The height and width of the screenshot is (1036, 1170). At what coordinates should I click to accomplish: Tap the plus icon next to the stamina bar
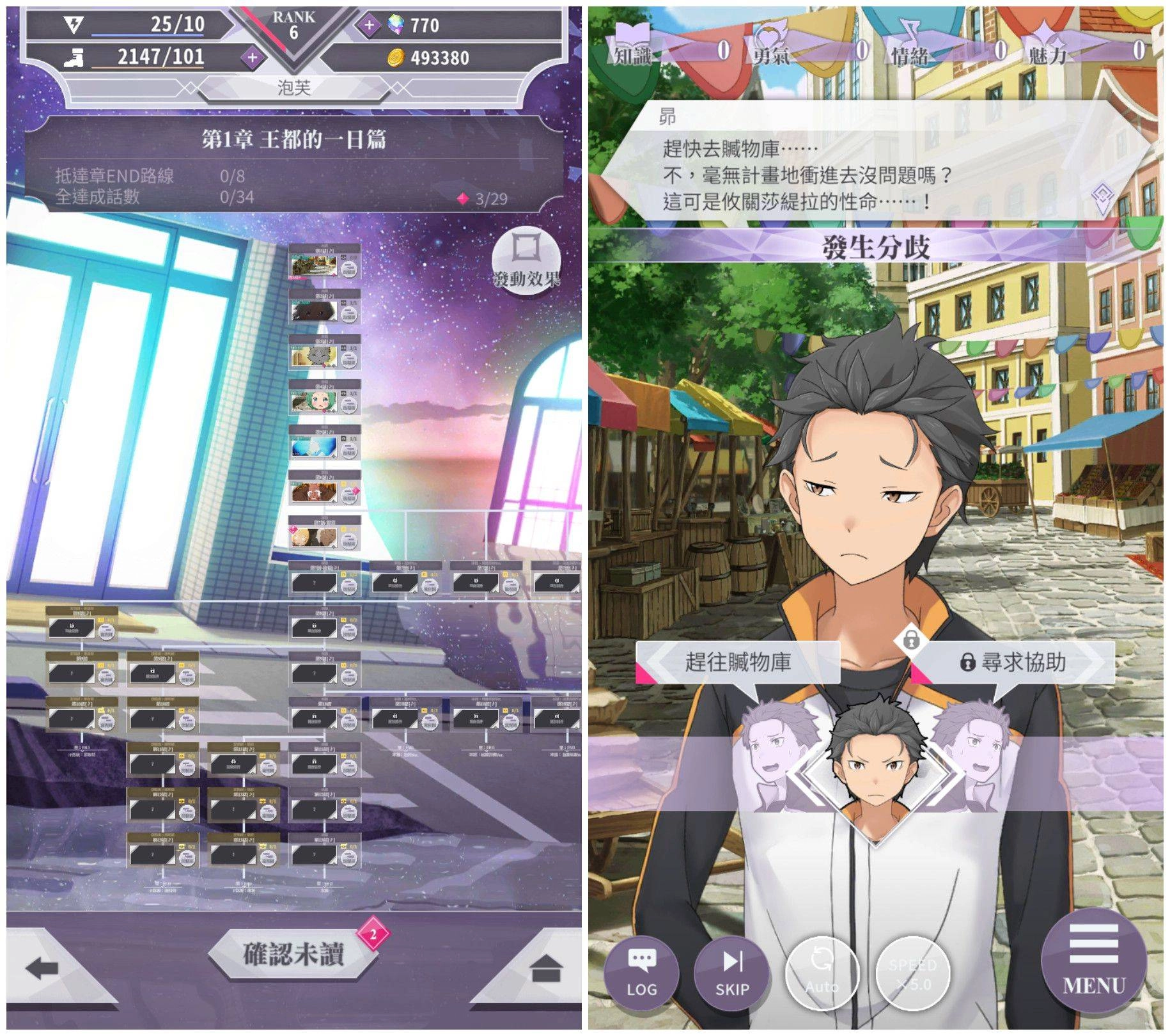(x=254, y=58)
